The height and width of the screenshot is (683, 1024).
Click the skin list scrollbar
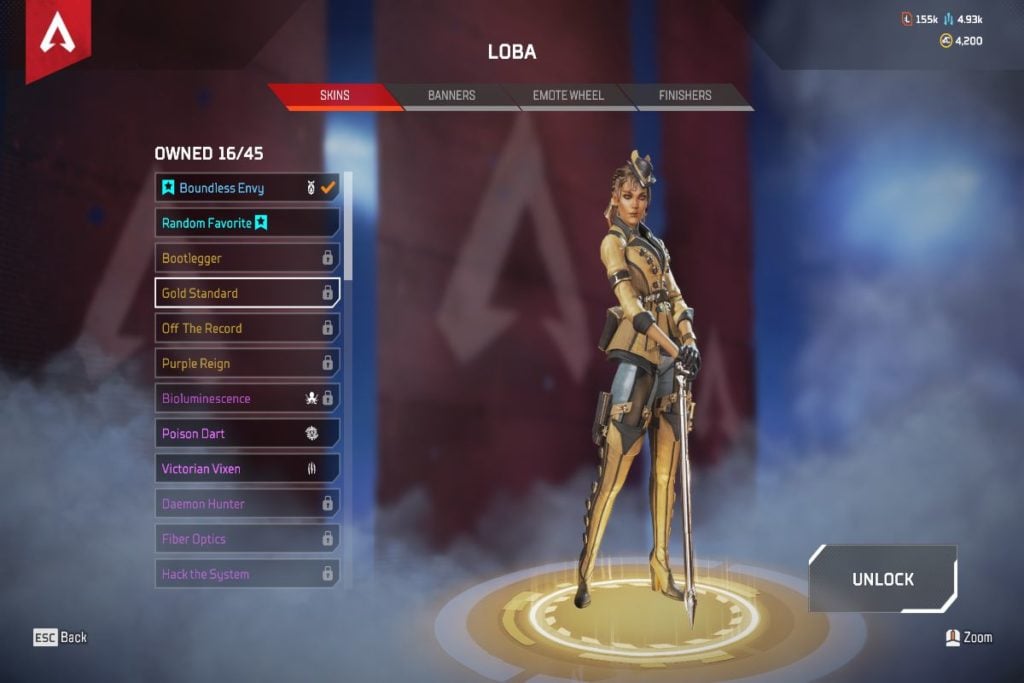348,225
